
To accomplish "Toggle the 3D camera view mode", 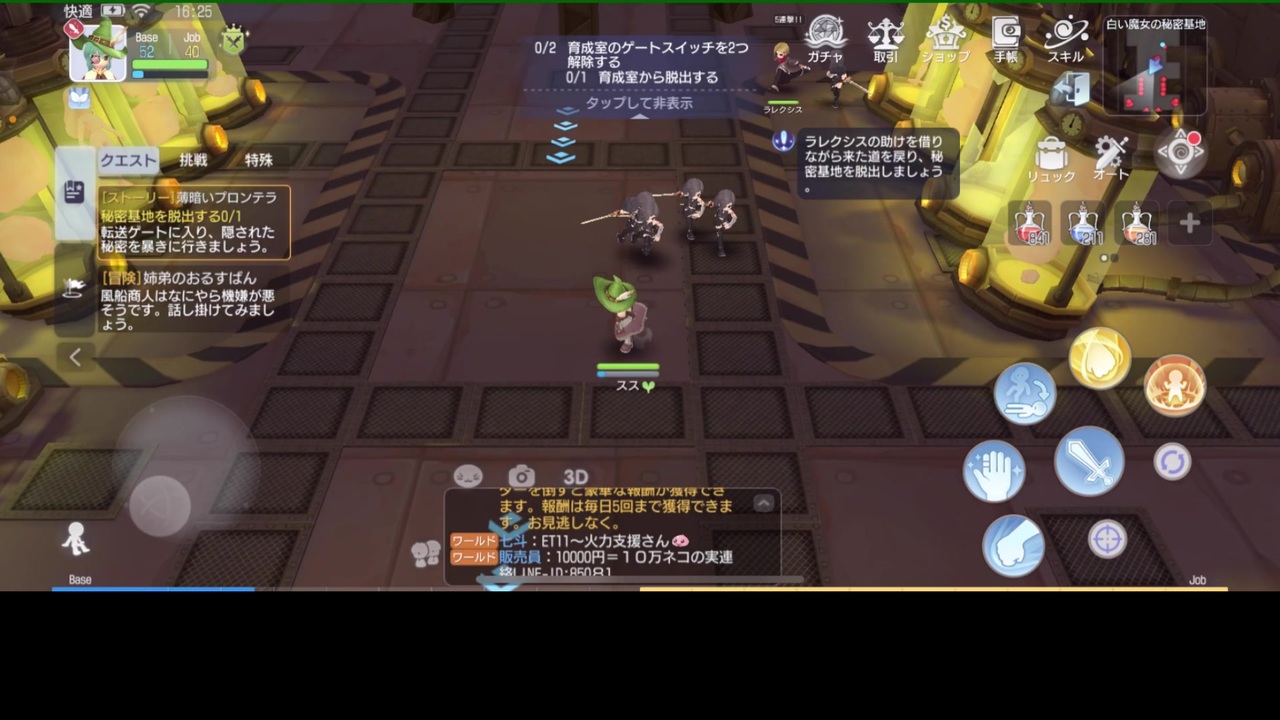I will coord(574,477).
